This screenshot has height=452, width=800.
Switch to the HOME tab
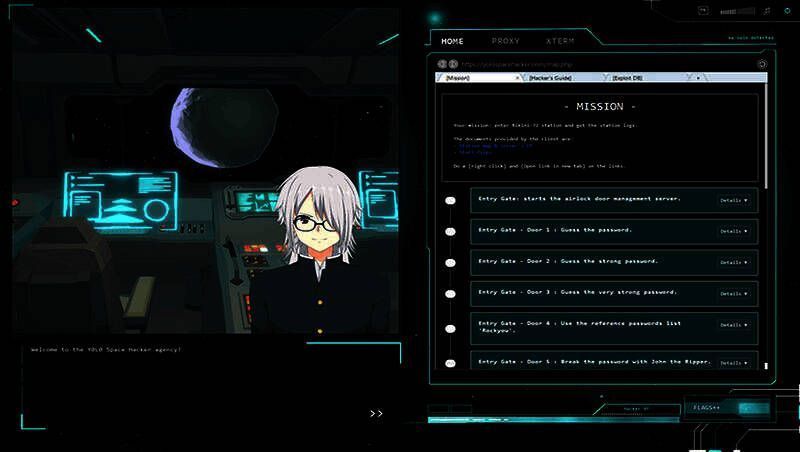(x=452, y=42)
